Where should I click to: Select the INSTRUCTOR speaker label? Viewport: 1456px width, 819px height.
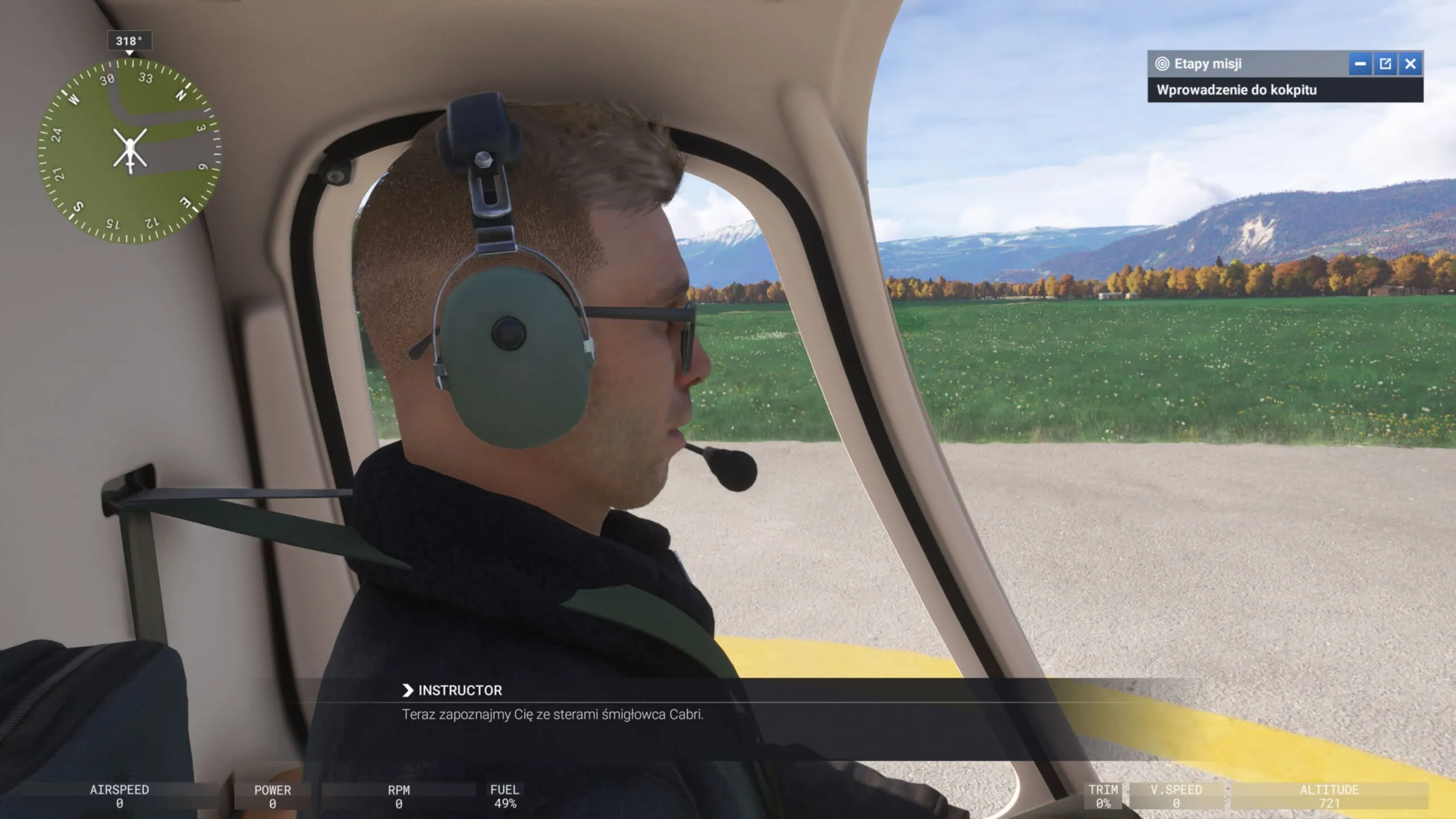point(458,690)
